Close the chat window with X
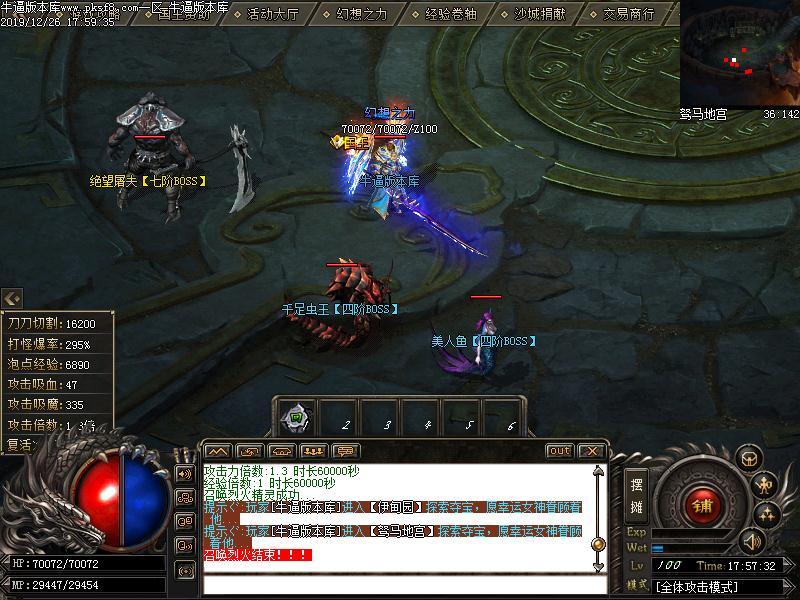 (591, 451)
